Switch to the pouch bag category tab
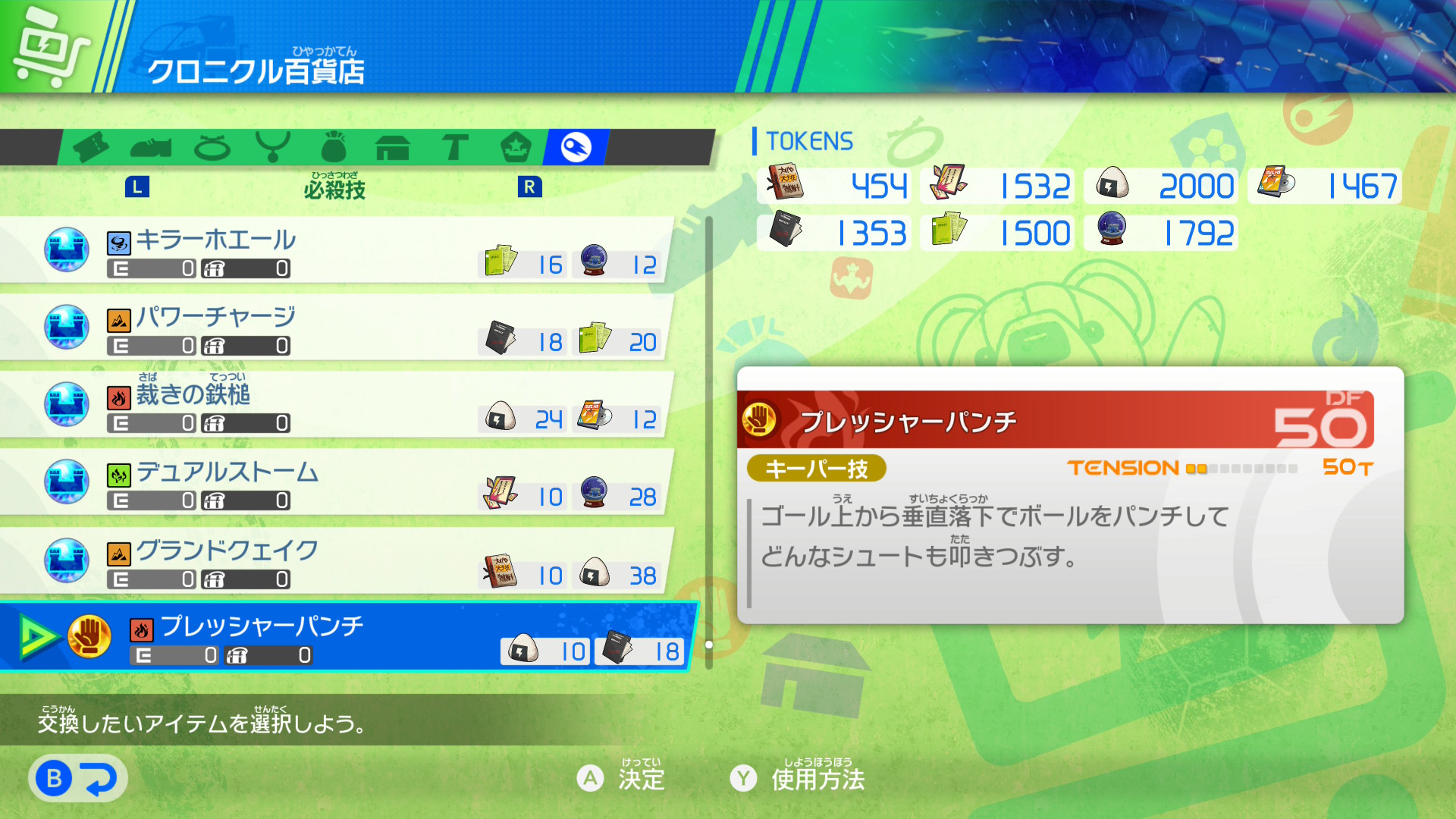 point(334,147)
